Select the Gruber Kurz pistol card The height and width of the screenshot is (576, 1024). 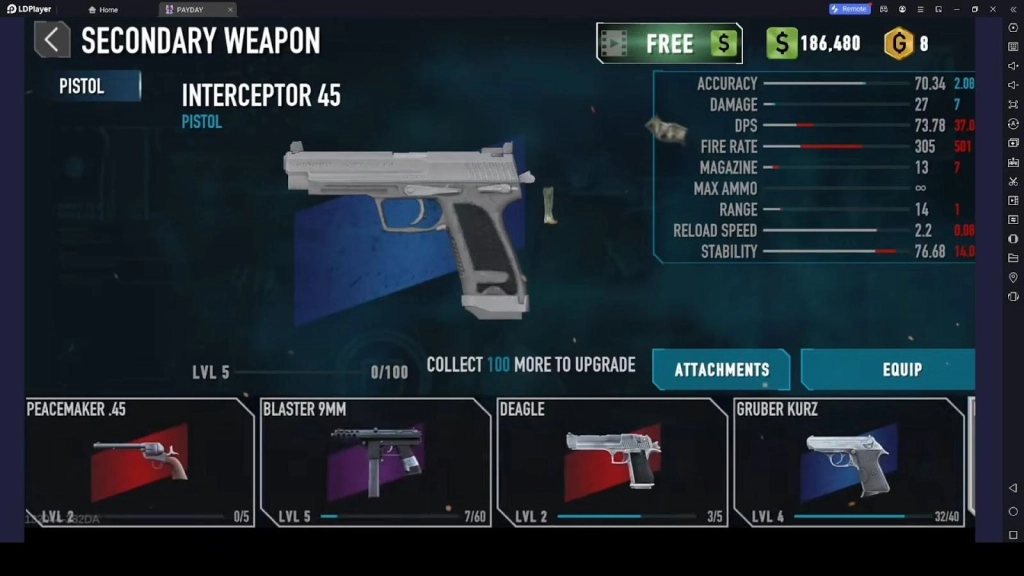[848, 462]
